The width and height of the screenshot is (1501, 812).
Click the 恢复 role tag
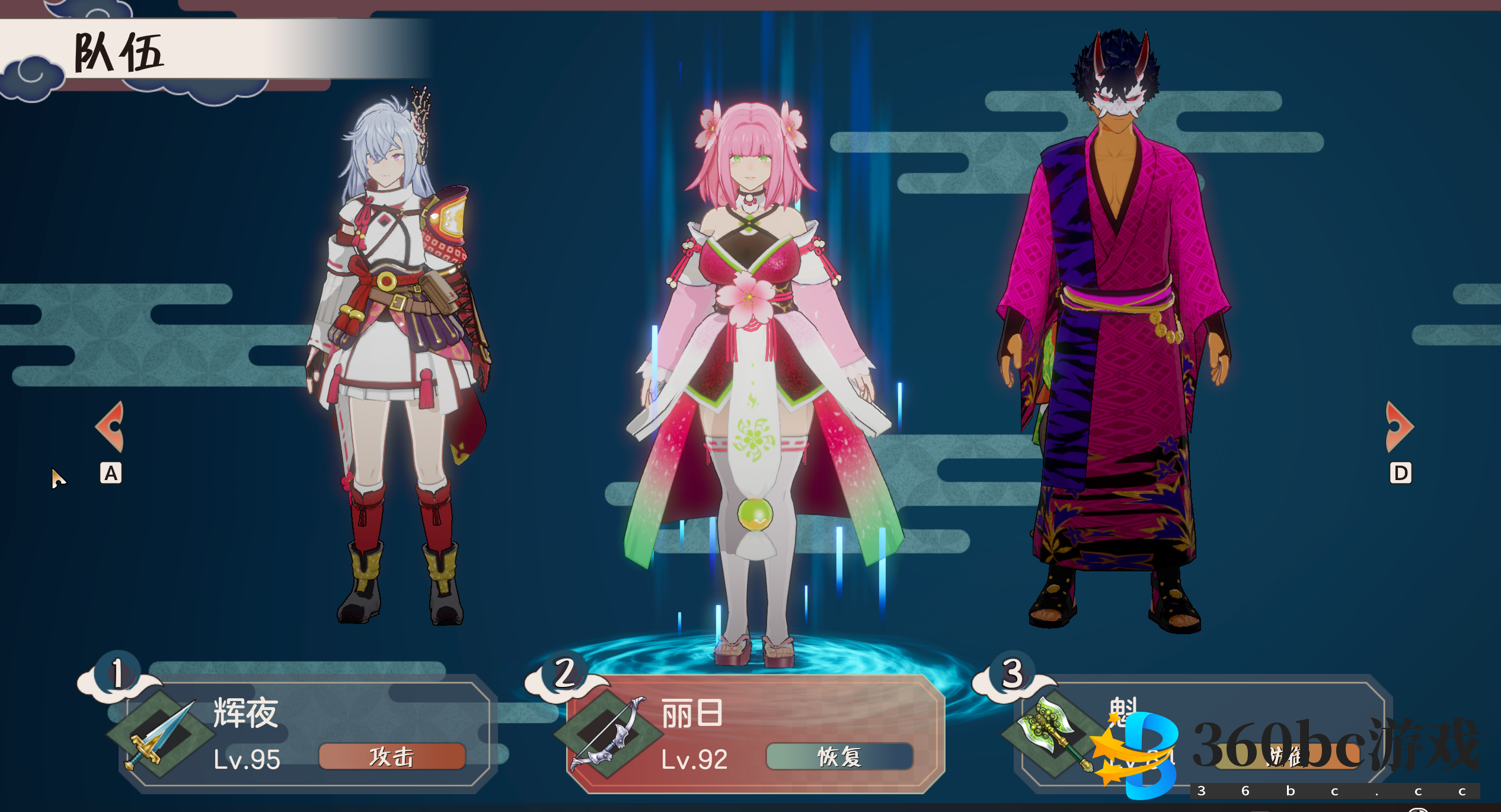click(839, 757)
